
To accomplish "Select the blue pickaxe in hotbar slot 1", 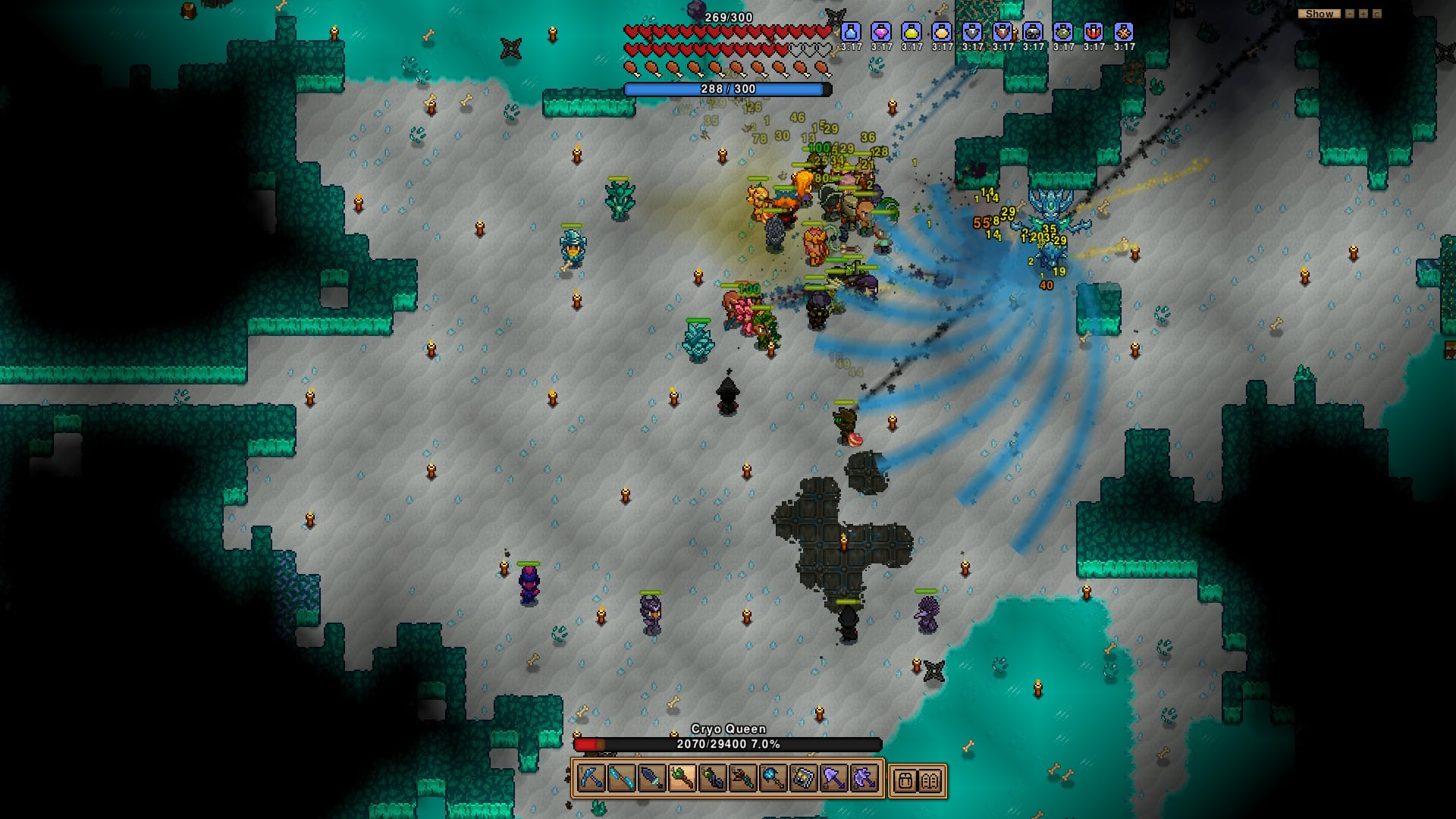I will point(591,779).
